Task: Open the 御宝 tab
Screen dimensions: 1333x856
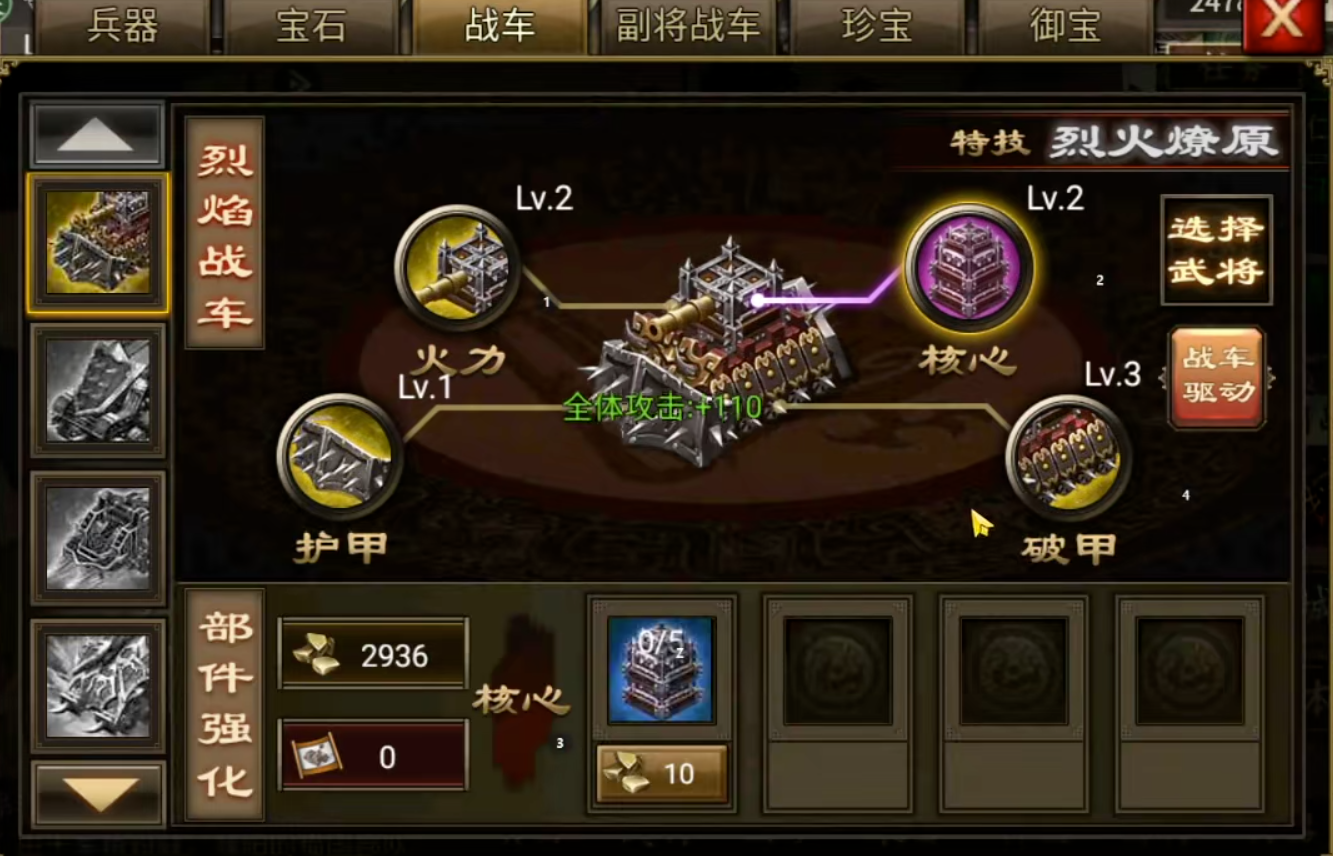Action: pyautogui.click(x=1063, y=27)
